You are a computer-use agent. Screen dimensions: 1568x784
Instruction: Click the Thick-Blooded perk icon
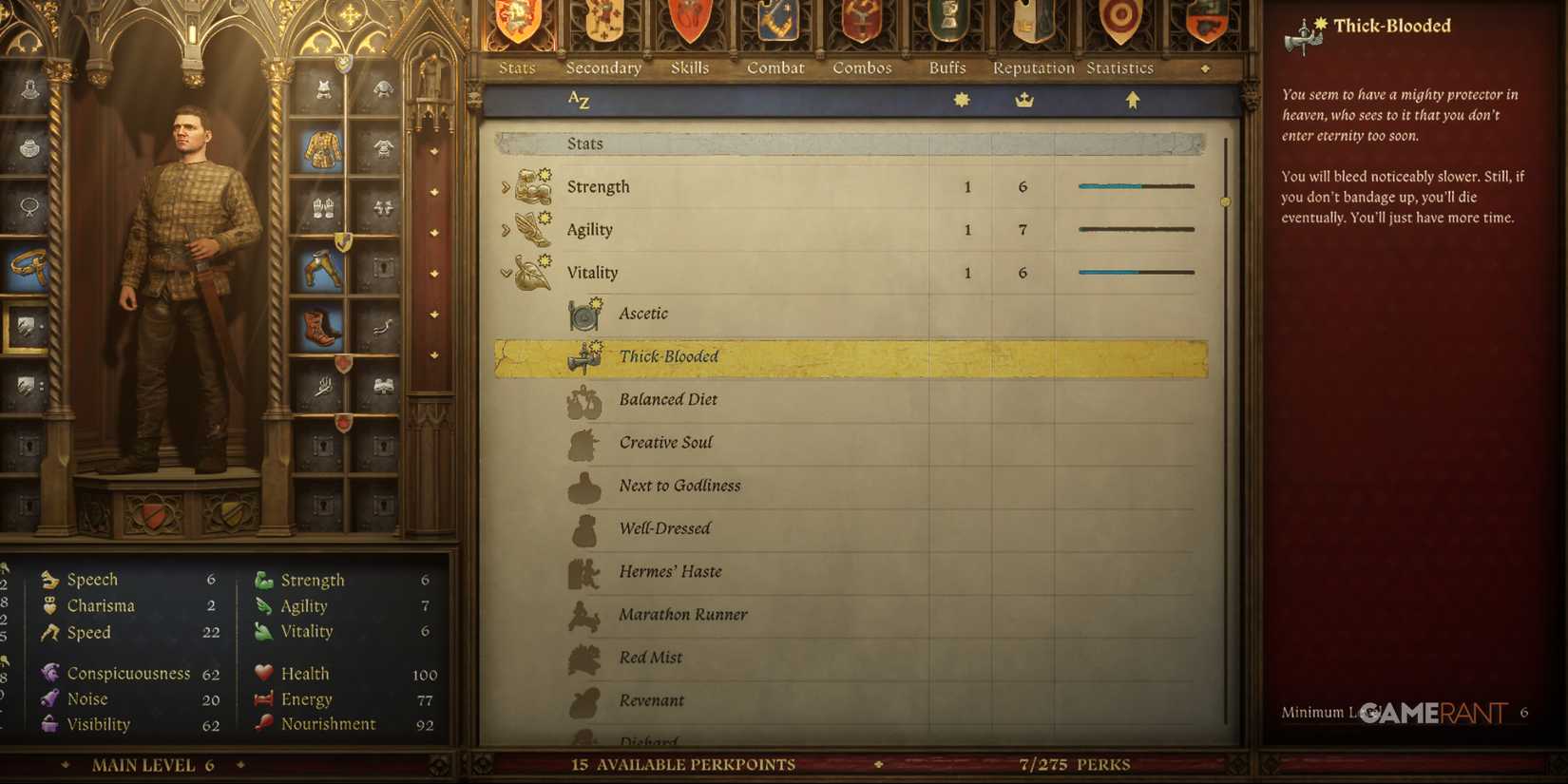584,355
